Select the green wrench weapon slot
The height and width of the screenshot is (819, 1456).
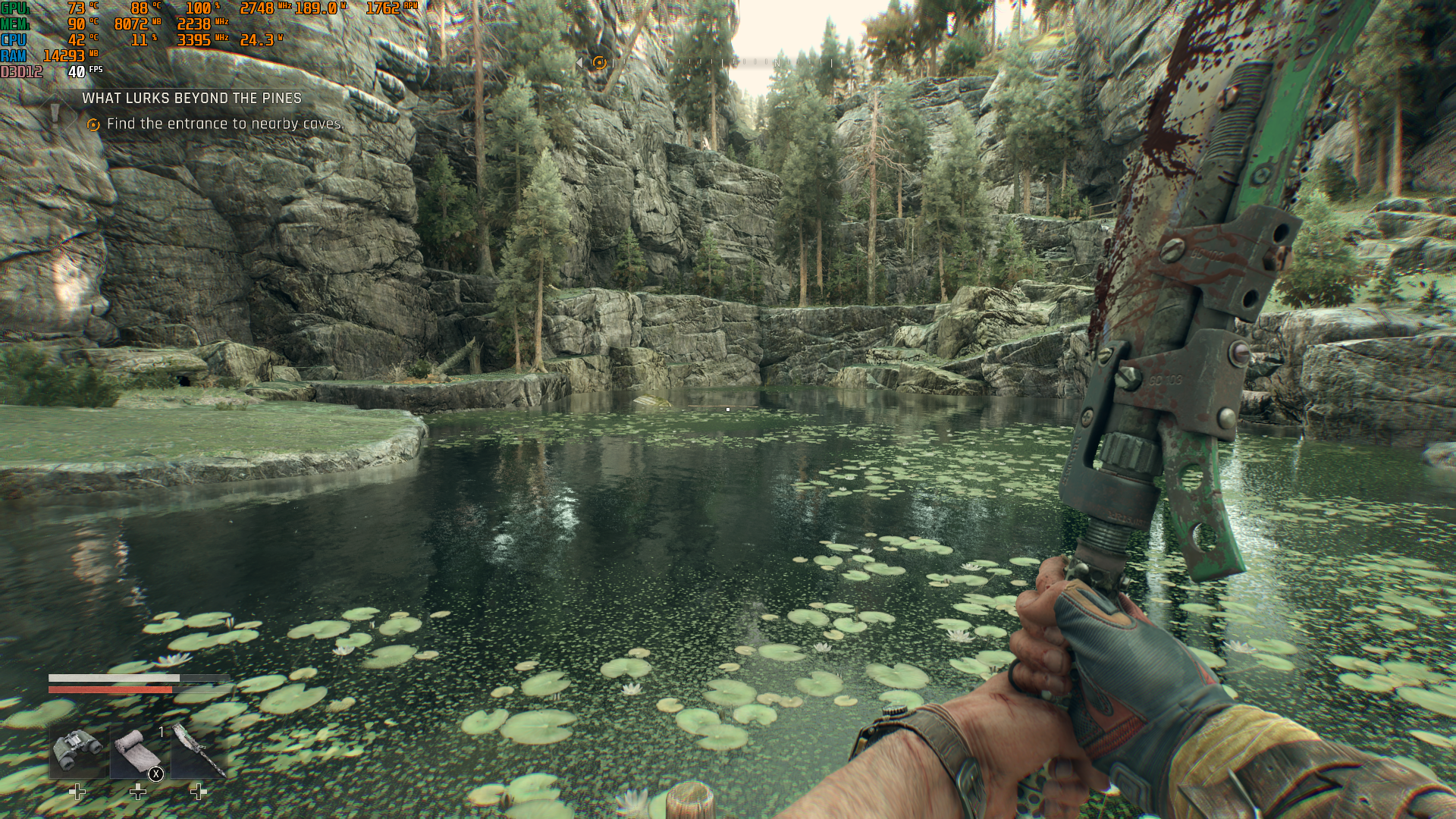[x=199, y=751]
